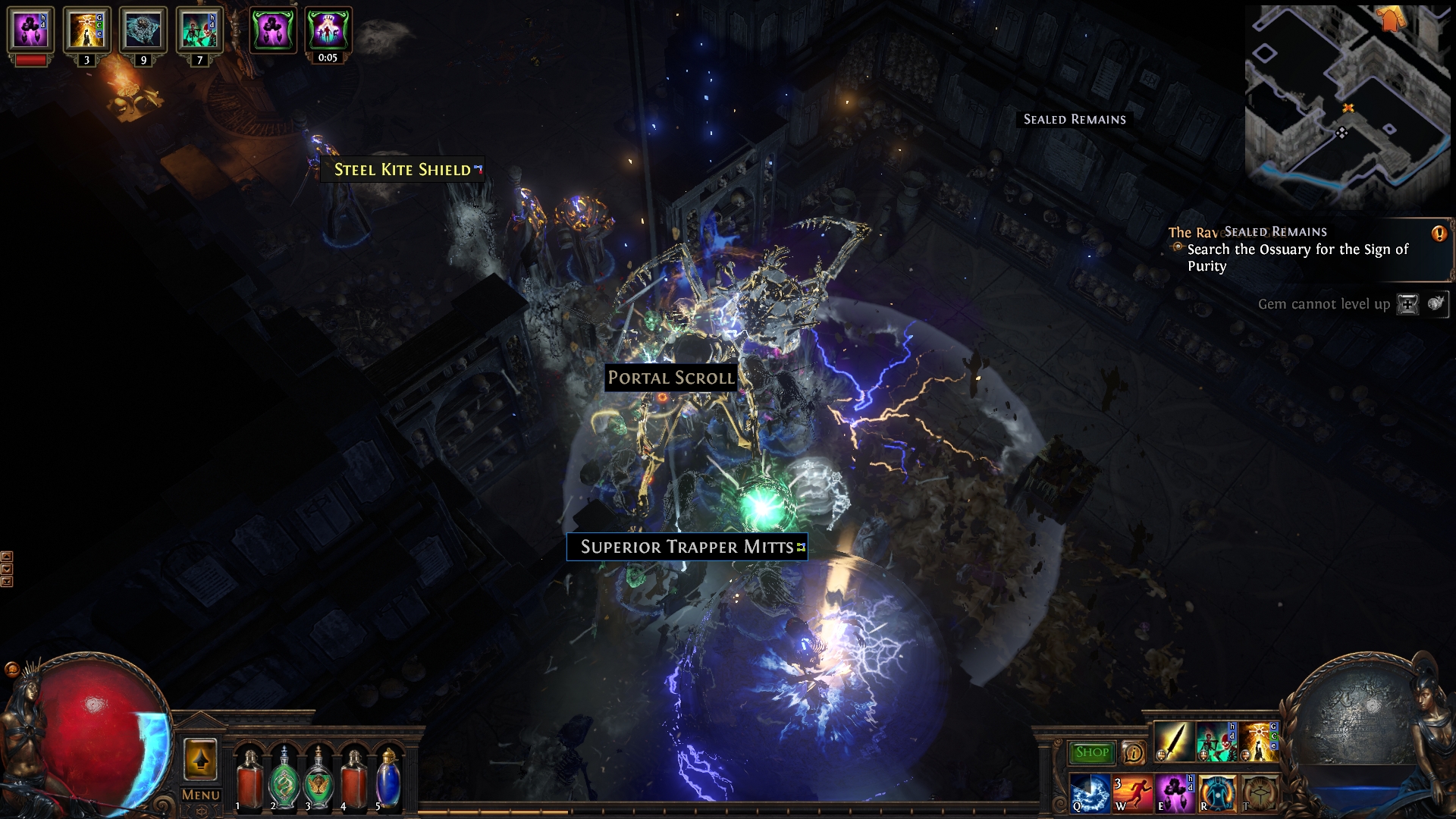
Task: Activate the W running figure dash skill
Action: 1131,792
